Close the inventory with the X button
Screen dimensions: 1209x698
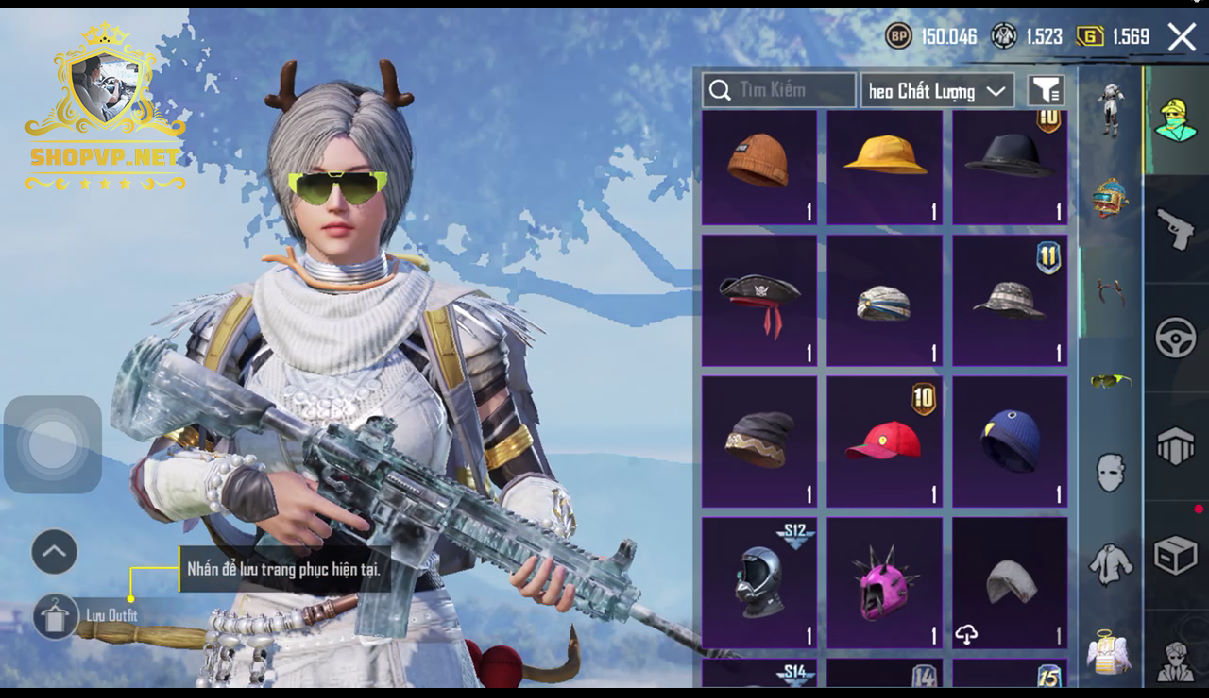point(1182,38)
